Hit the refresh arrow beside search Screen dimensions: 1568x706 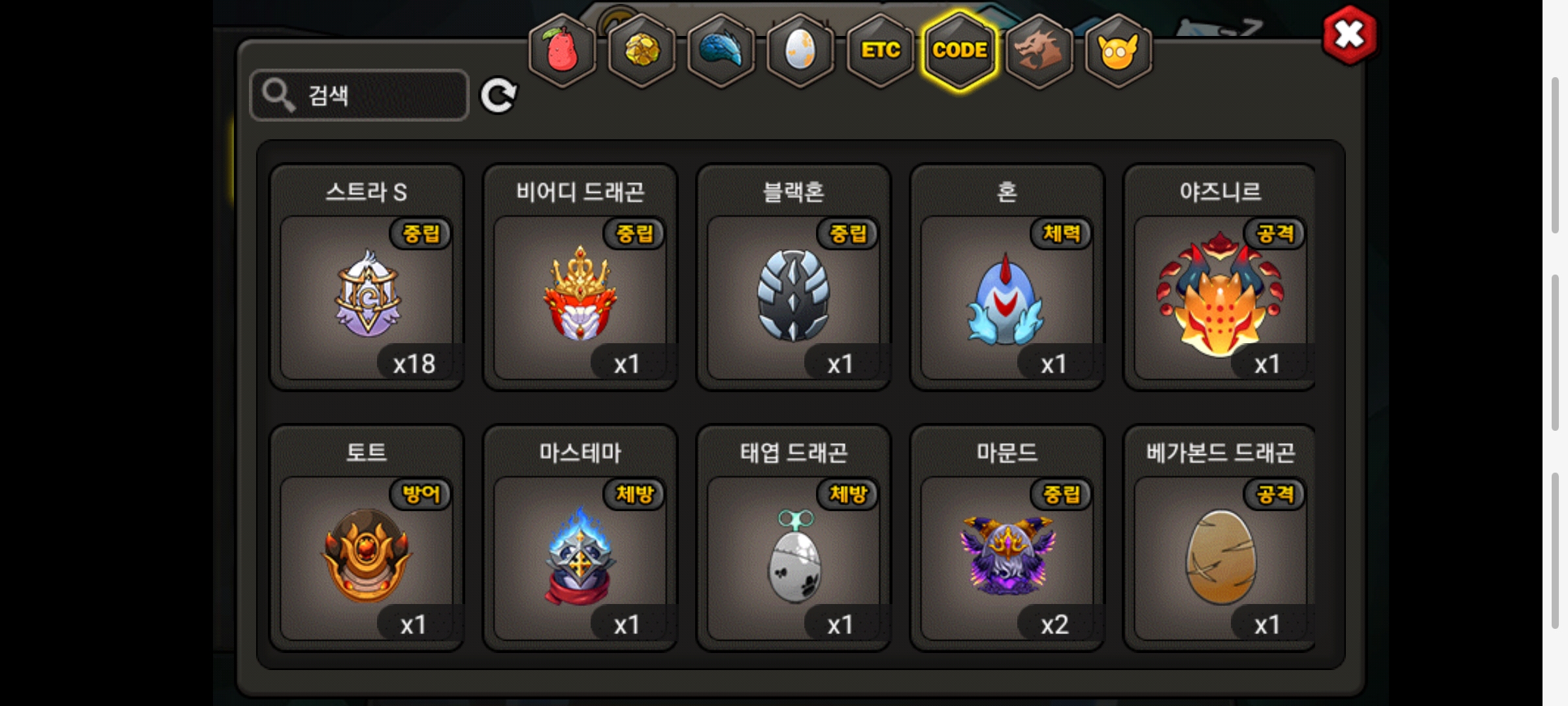tap(498, 95)
